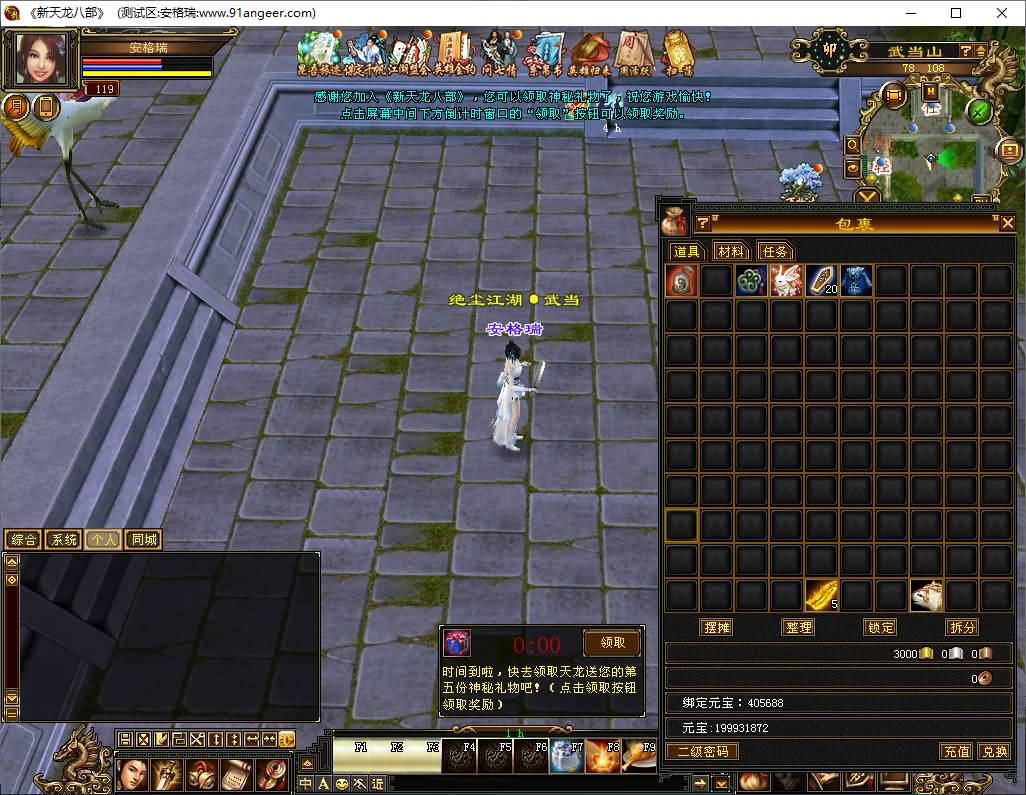1026x795 pixels.
Task: Select the coffin item with count 20
Action: (x=821, y=281)
